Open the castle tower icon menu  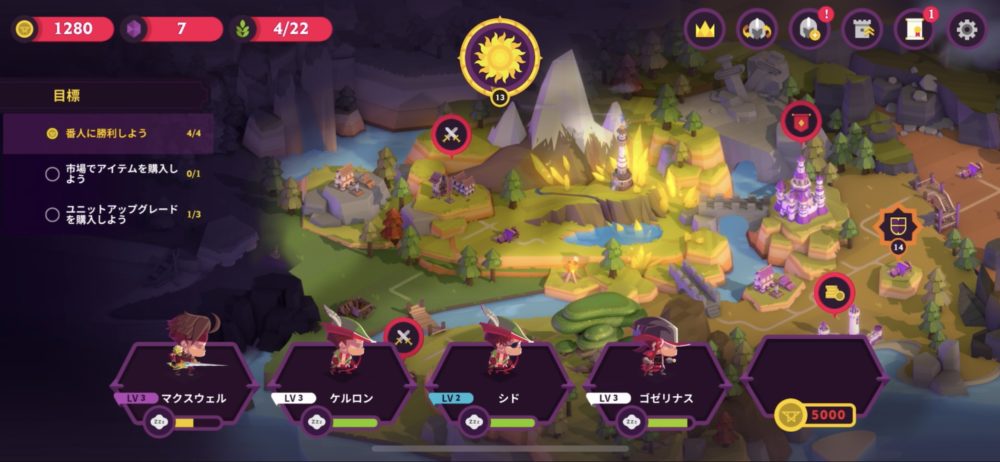click(x=862, y=29)
